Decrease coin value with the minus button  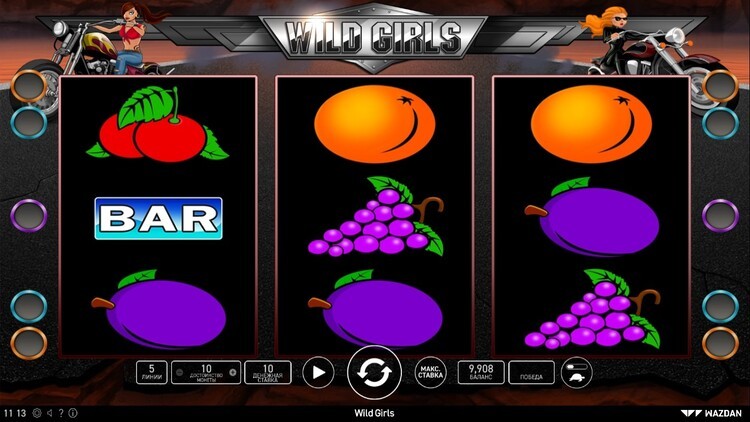click(x=179, y=373)
